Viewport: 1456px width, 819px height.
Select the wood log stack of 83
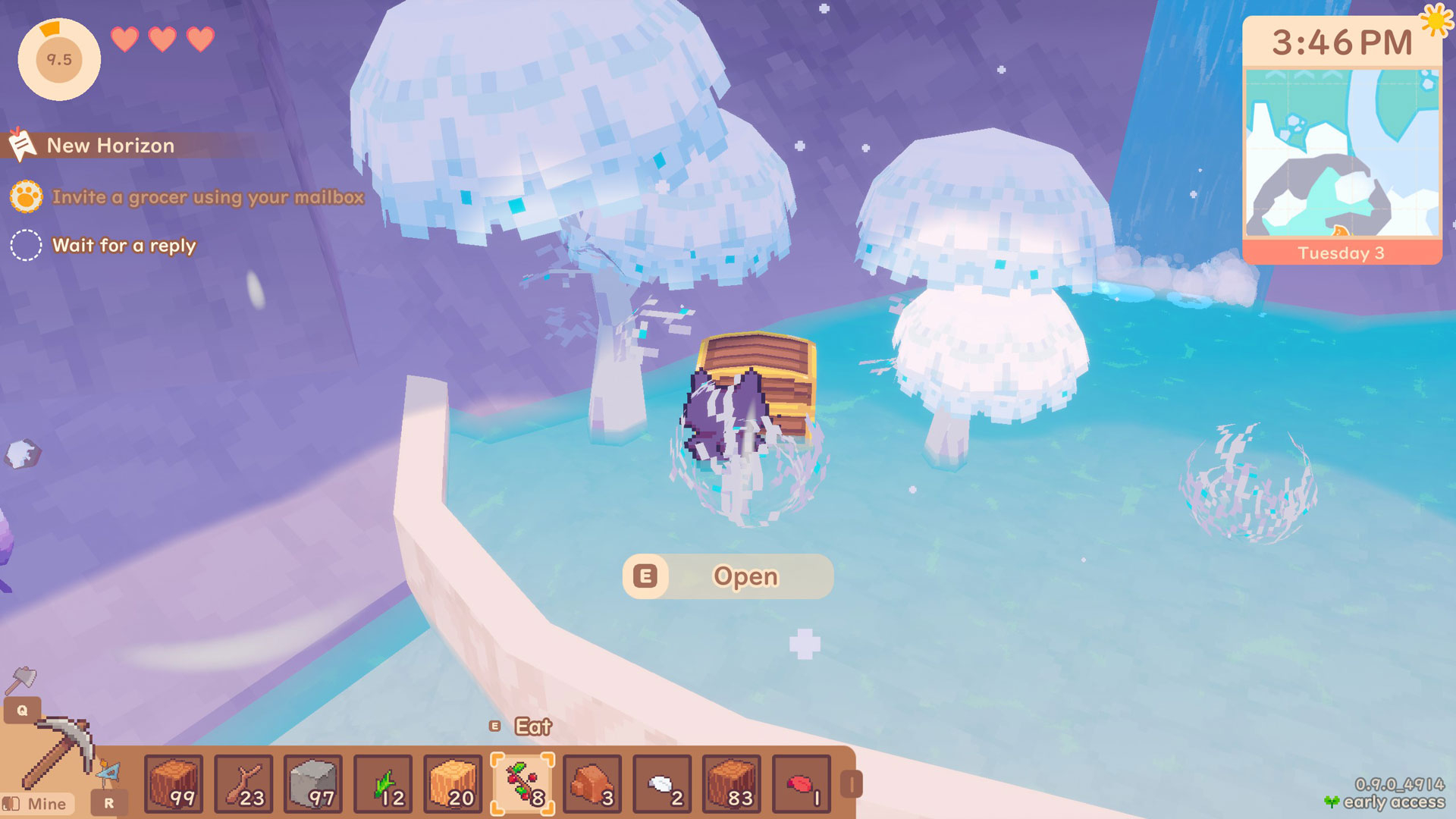(732, 784)
